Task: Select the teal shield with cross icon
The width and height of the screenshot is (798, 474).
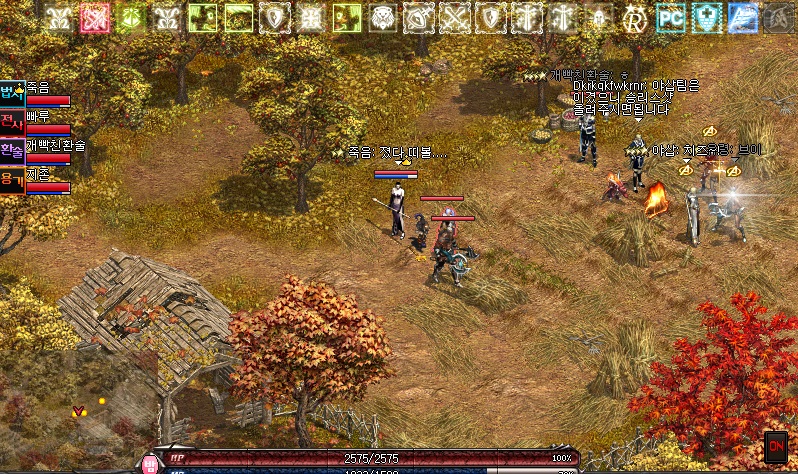Action: pos(706,17)
